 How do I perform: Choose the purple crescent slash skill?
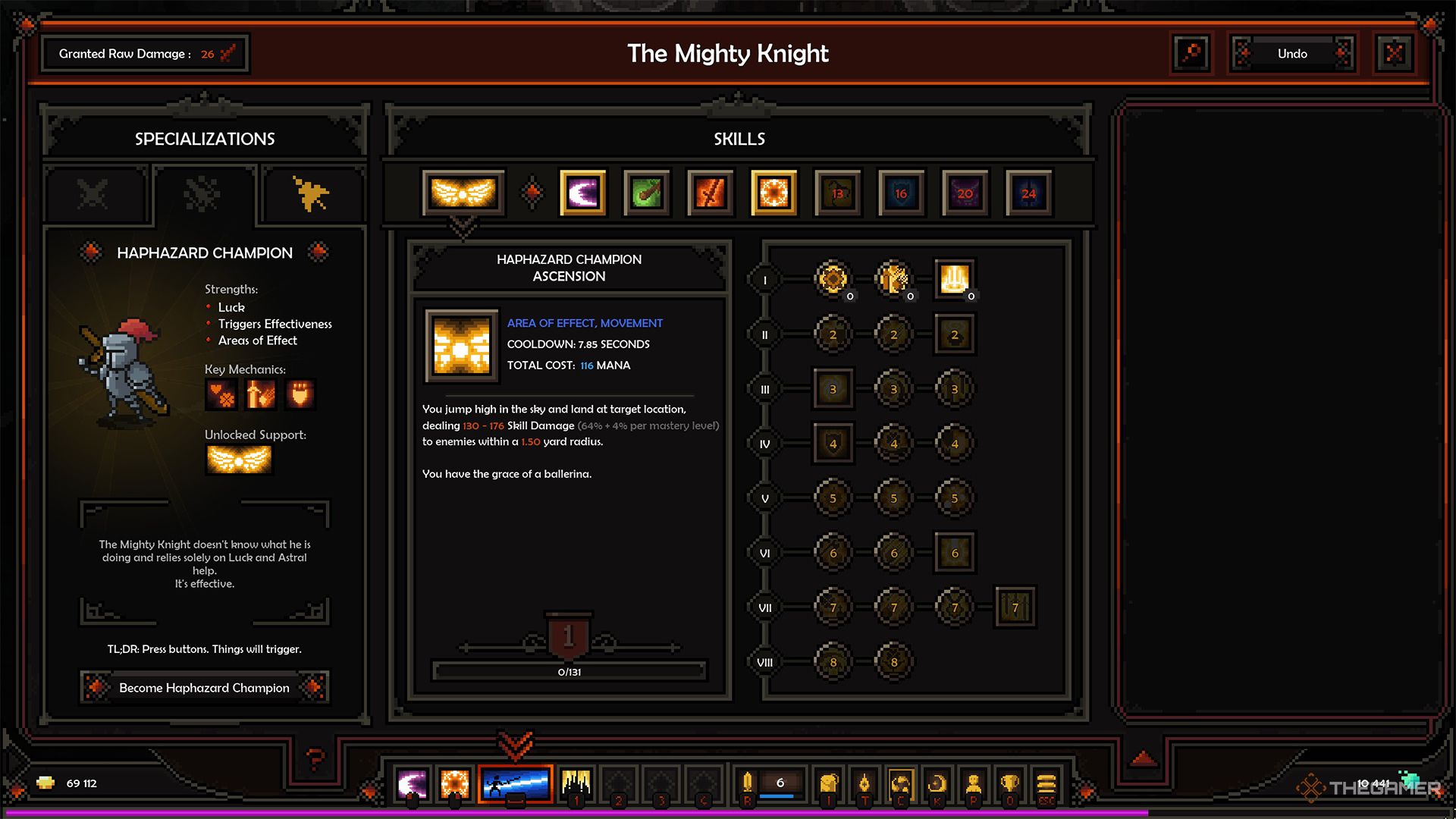(x=582, y=193)
